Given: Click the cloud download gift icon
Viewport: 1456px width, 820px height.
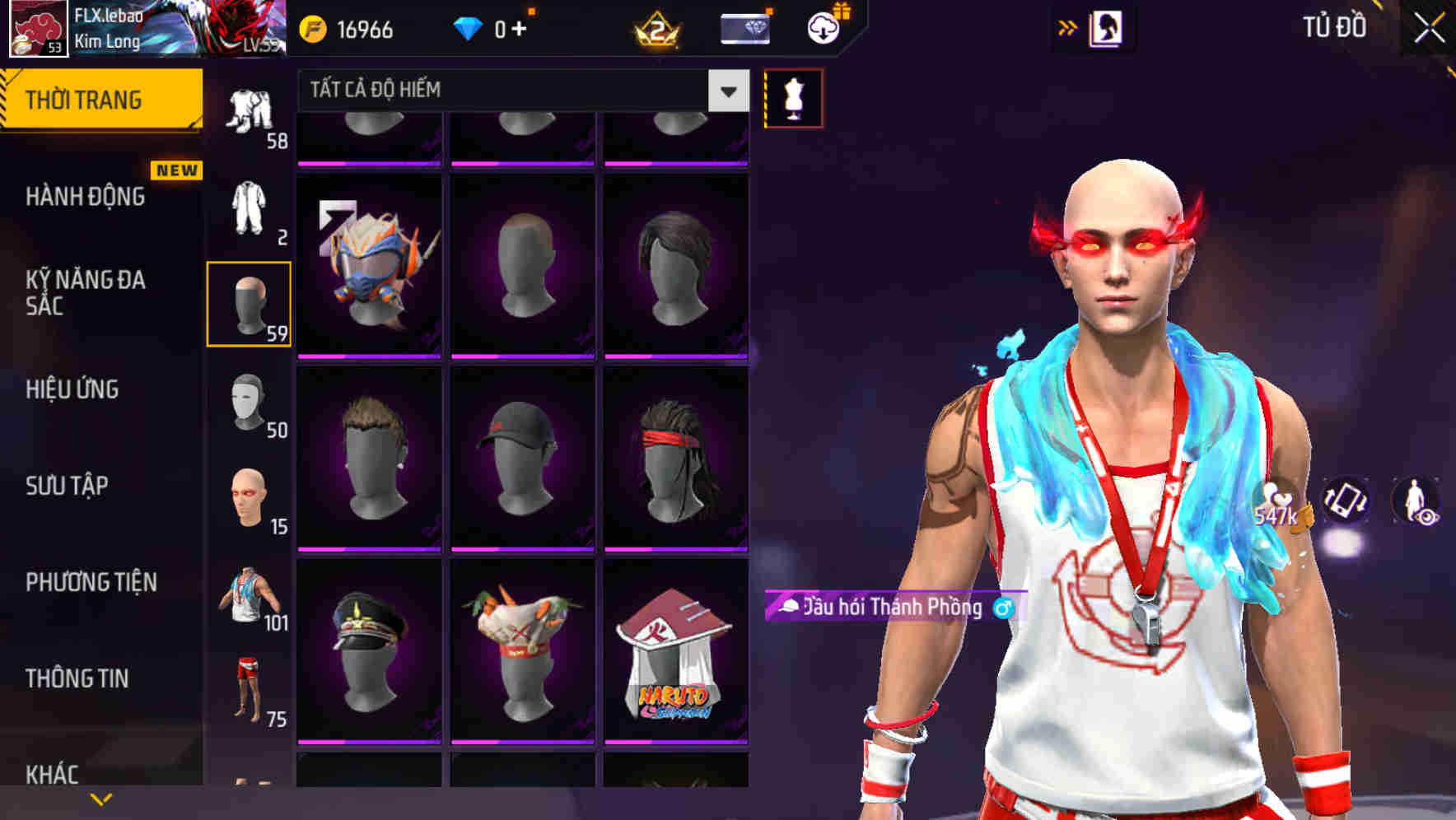Looking at the screenshot, I should (821, 27).
